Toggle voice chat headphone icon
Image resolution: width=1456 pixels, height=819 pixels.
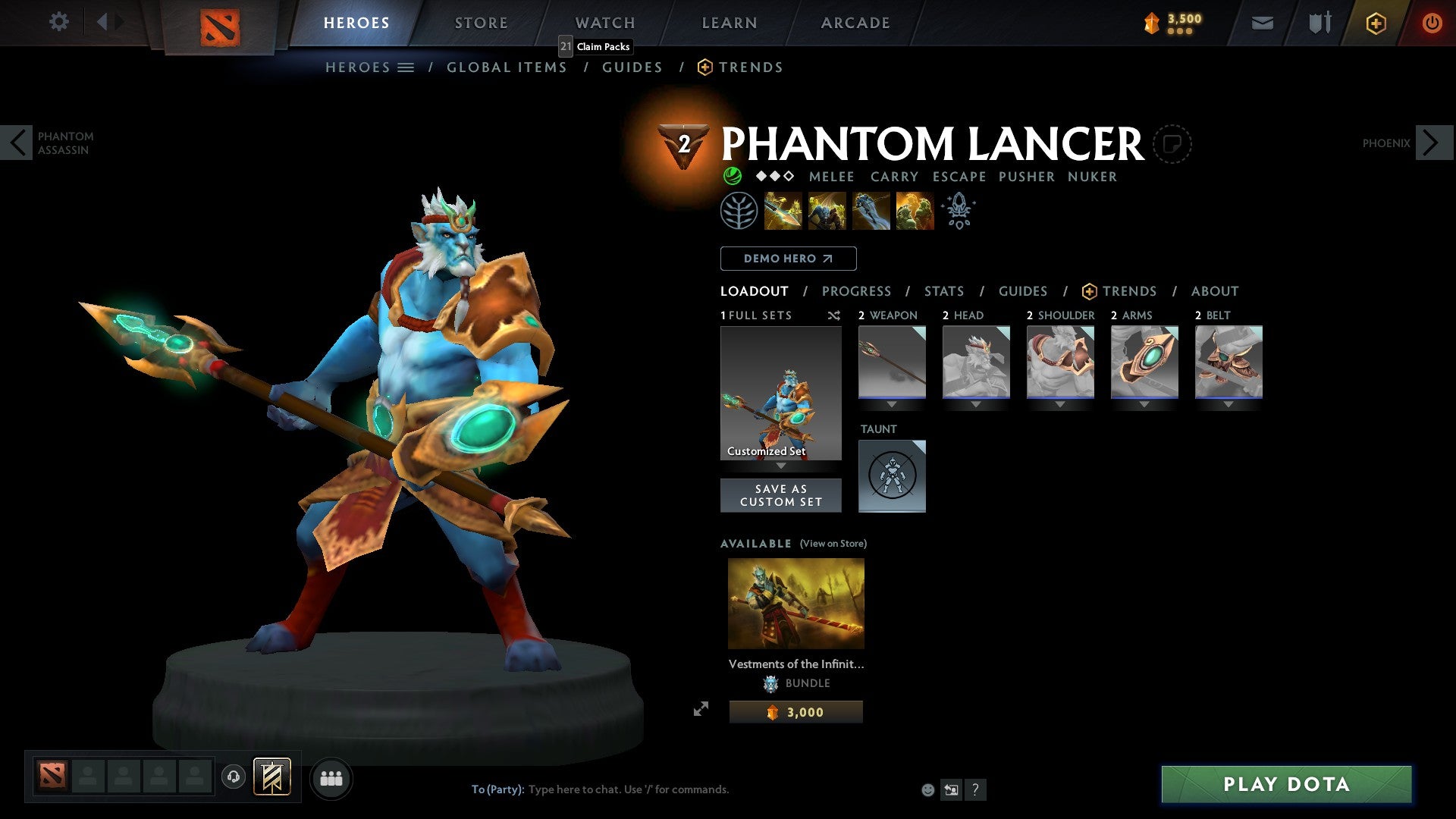[234, 777]
